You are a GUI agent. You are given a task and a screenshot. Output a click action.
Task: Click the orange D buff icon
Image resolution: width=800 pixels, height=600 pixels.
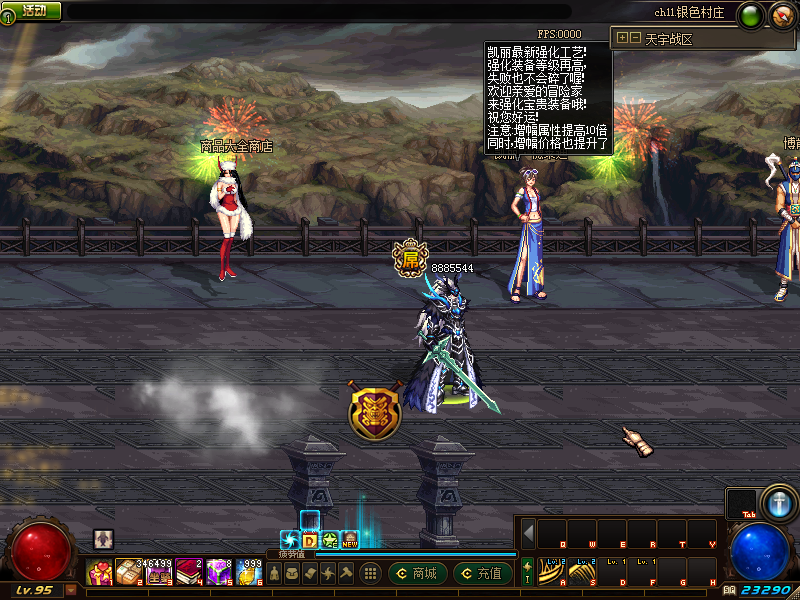(x=310, y=541)
